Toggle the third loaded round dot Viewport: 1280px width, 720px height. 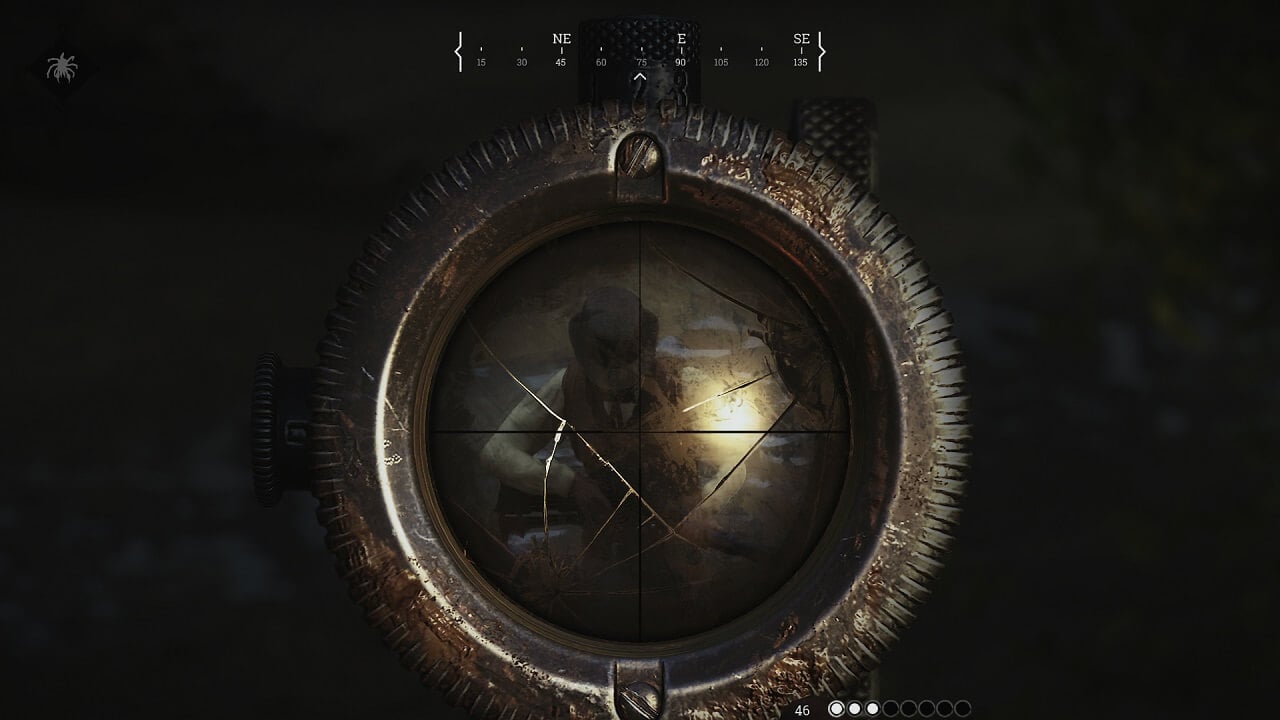872,709
